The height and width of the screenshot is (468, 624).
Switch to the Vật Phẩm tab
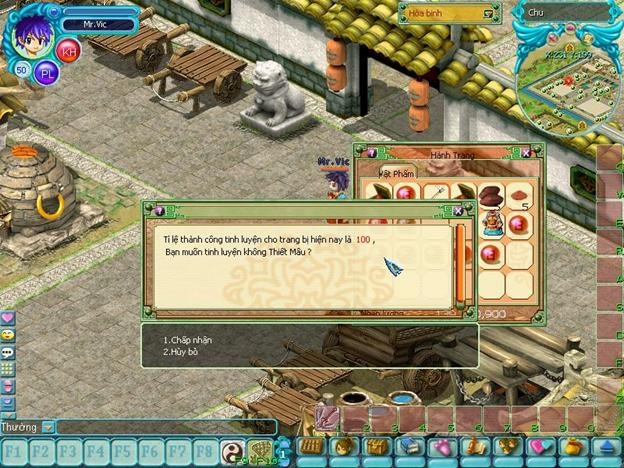click(x=379, y=172)
